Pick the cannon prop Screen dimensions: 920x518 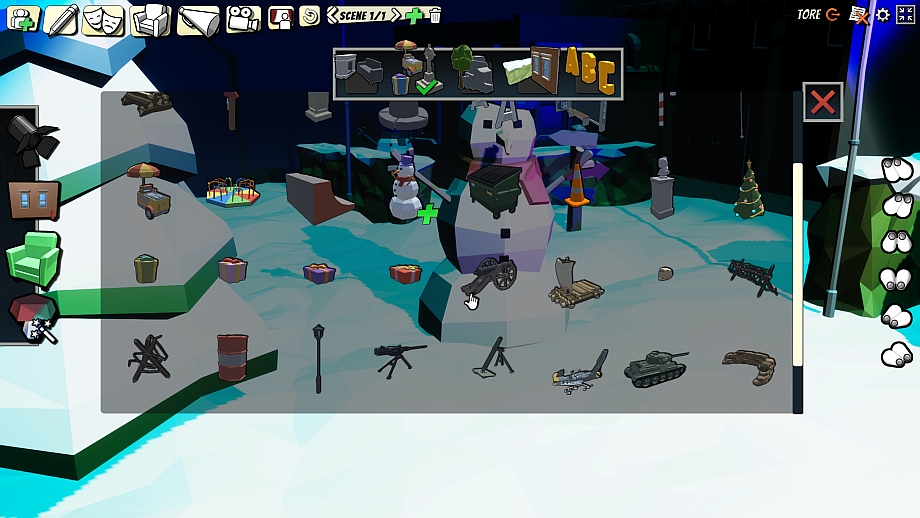tap(490, 274)
